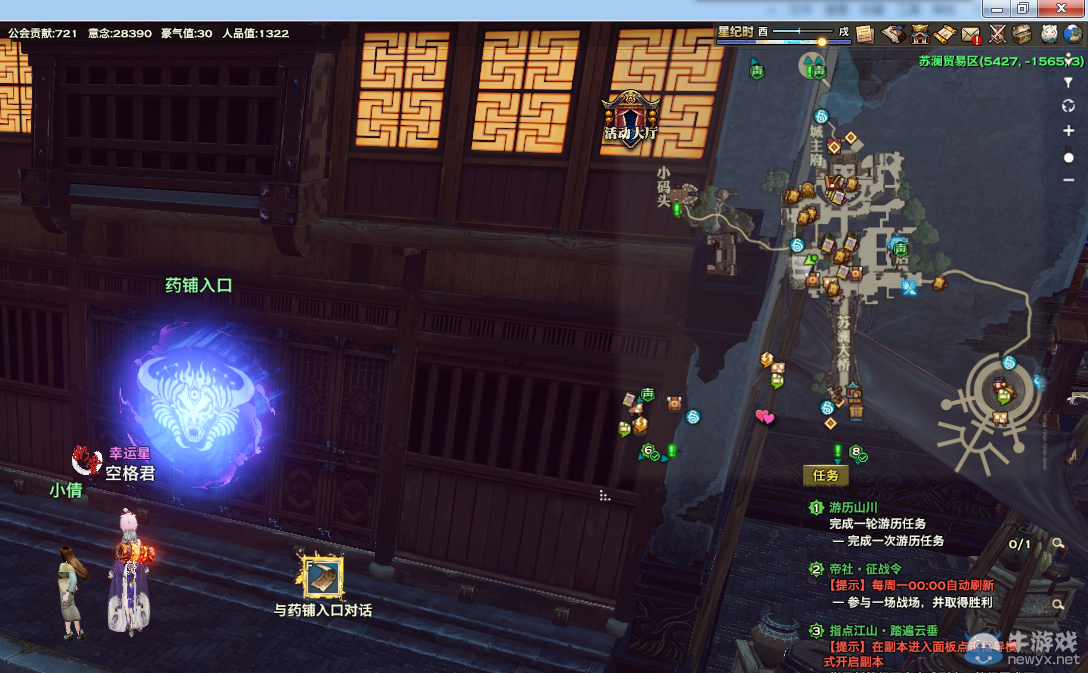
Task: Open the red-roofed building toolbar icon
Action: coord(918,34)
